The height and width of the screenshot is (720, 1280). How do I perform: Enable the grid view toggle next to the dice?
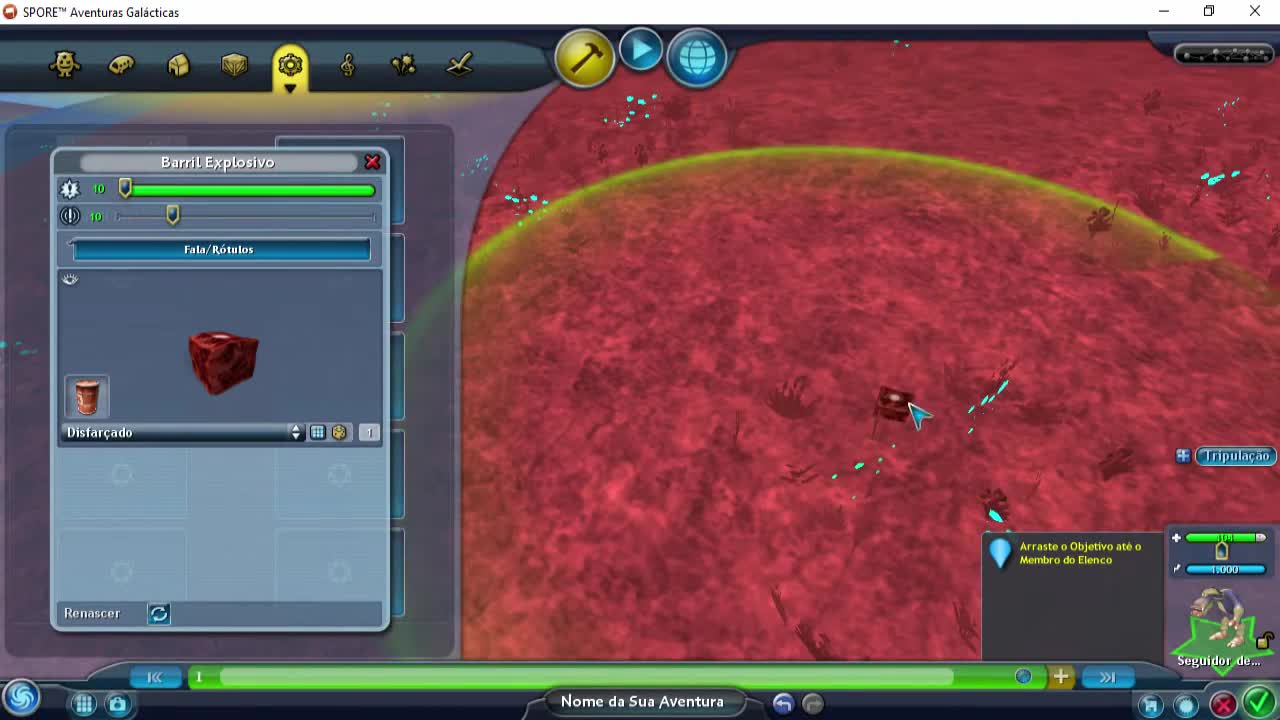[318, 432]
